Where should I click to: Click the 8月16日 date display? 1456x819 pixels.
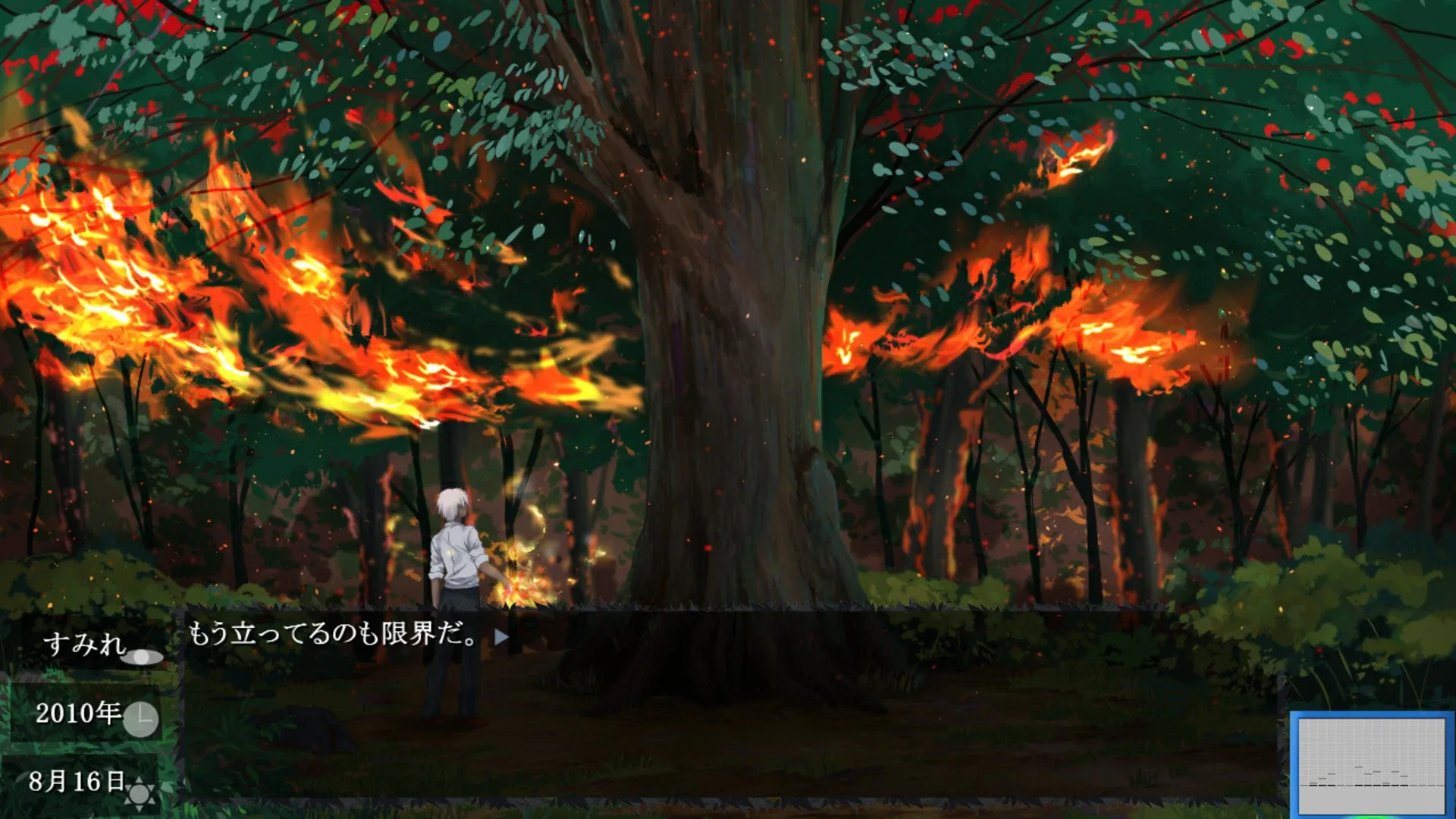pos(76,782)
